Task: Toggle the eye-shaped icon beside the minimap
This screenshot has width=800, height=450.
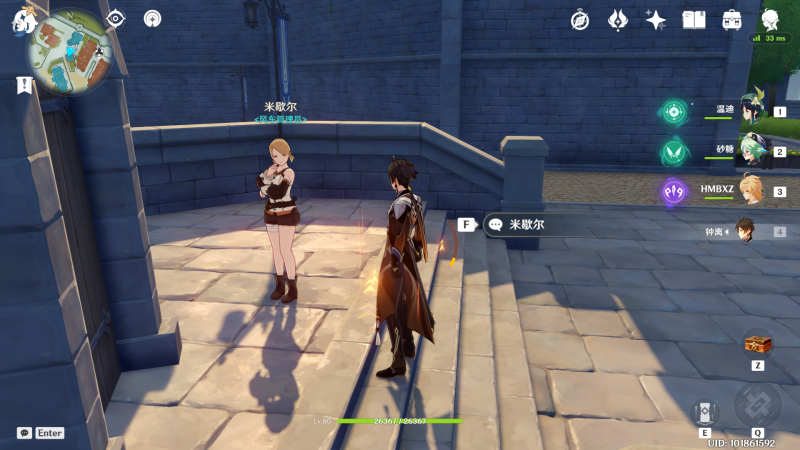Action: point(116,18)
